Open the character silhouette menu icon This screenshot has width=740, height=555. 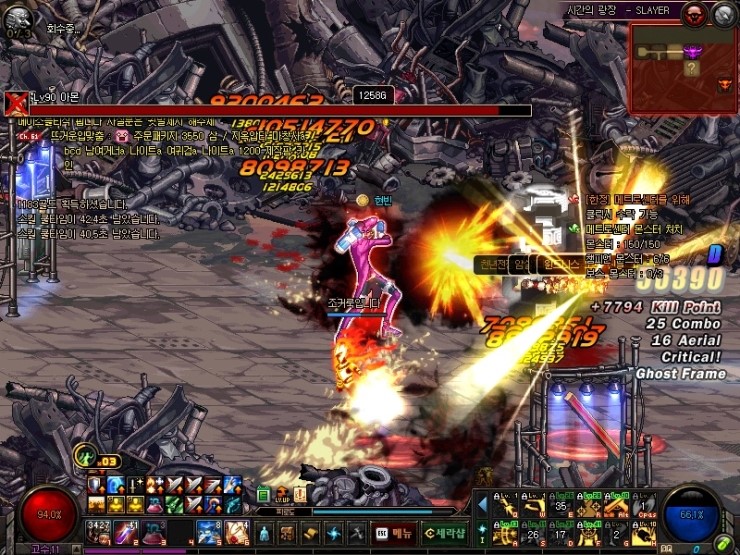pos(263,532)
